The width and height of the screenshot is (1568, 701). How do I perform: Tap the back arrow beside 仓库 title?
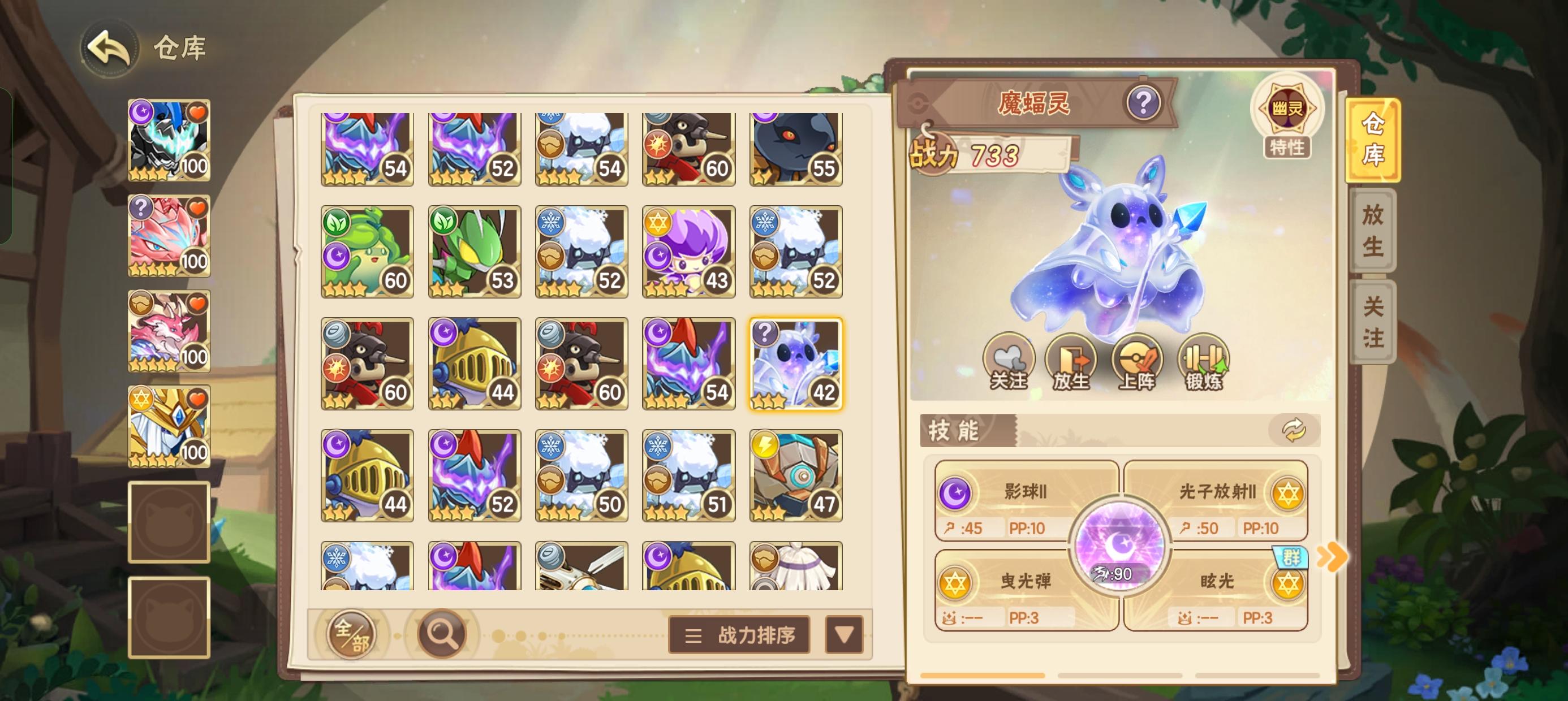click(111, 48)
